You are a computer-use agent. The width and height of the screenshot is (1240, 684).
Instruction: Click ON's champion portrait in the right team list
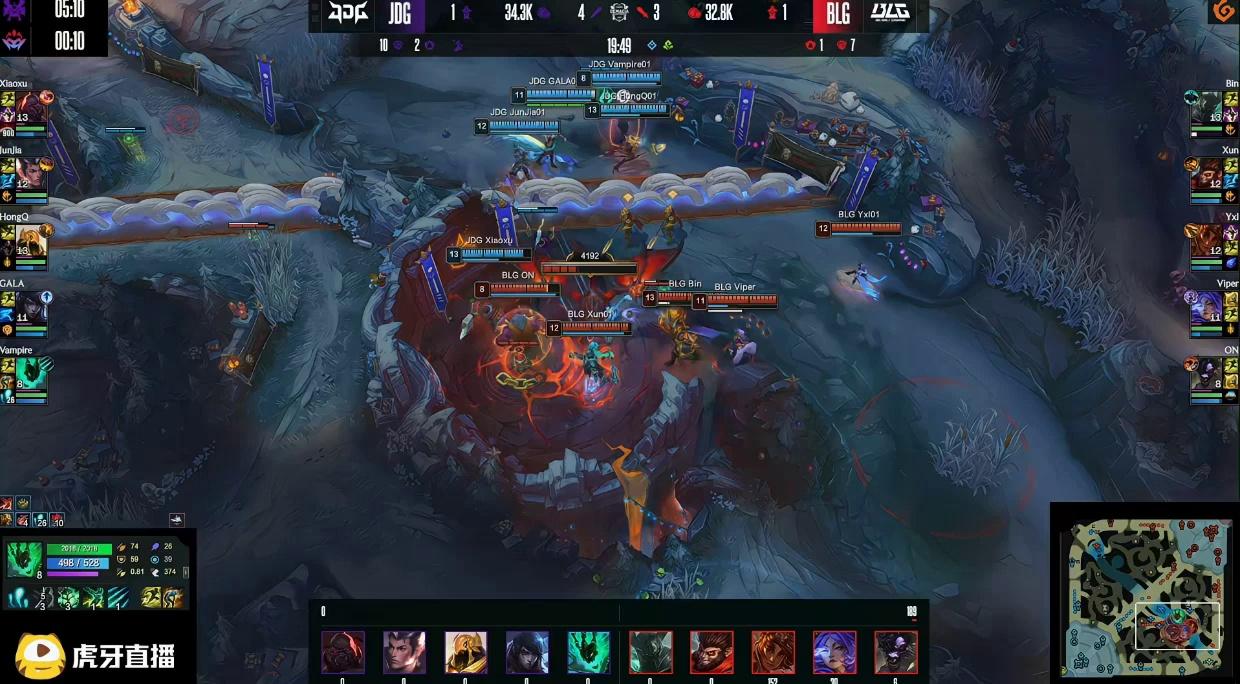pos(1208,373)
